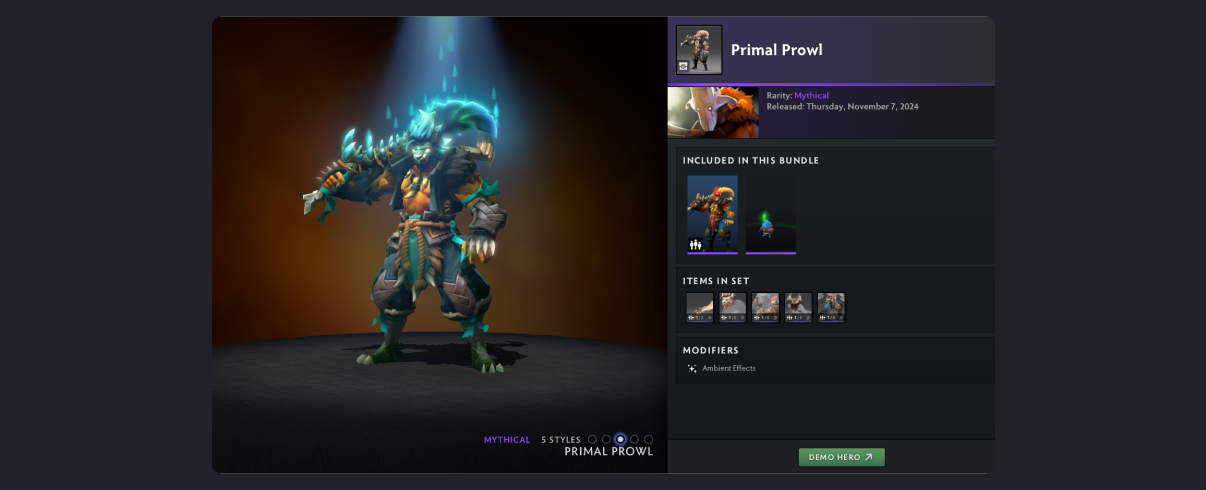
Task: Show the fifth item in set
Action: coord(831,307)
